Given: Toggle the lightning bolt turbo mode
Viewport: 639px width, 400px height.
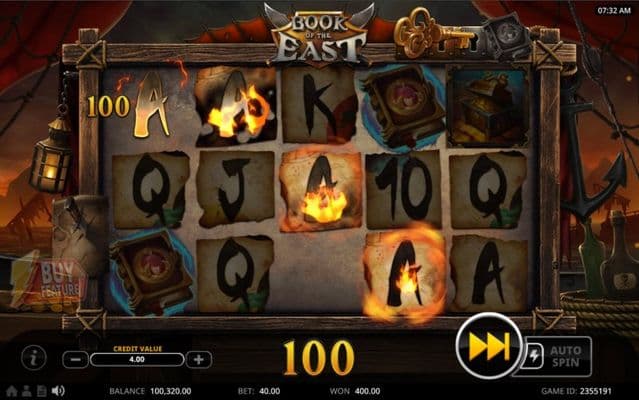Looking at the screenshot, I should coord(531,357).
